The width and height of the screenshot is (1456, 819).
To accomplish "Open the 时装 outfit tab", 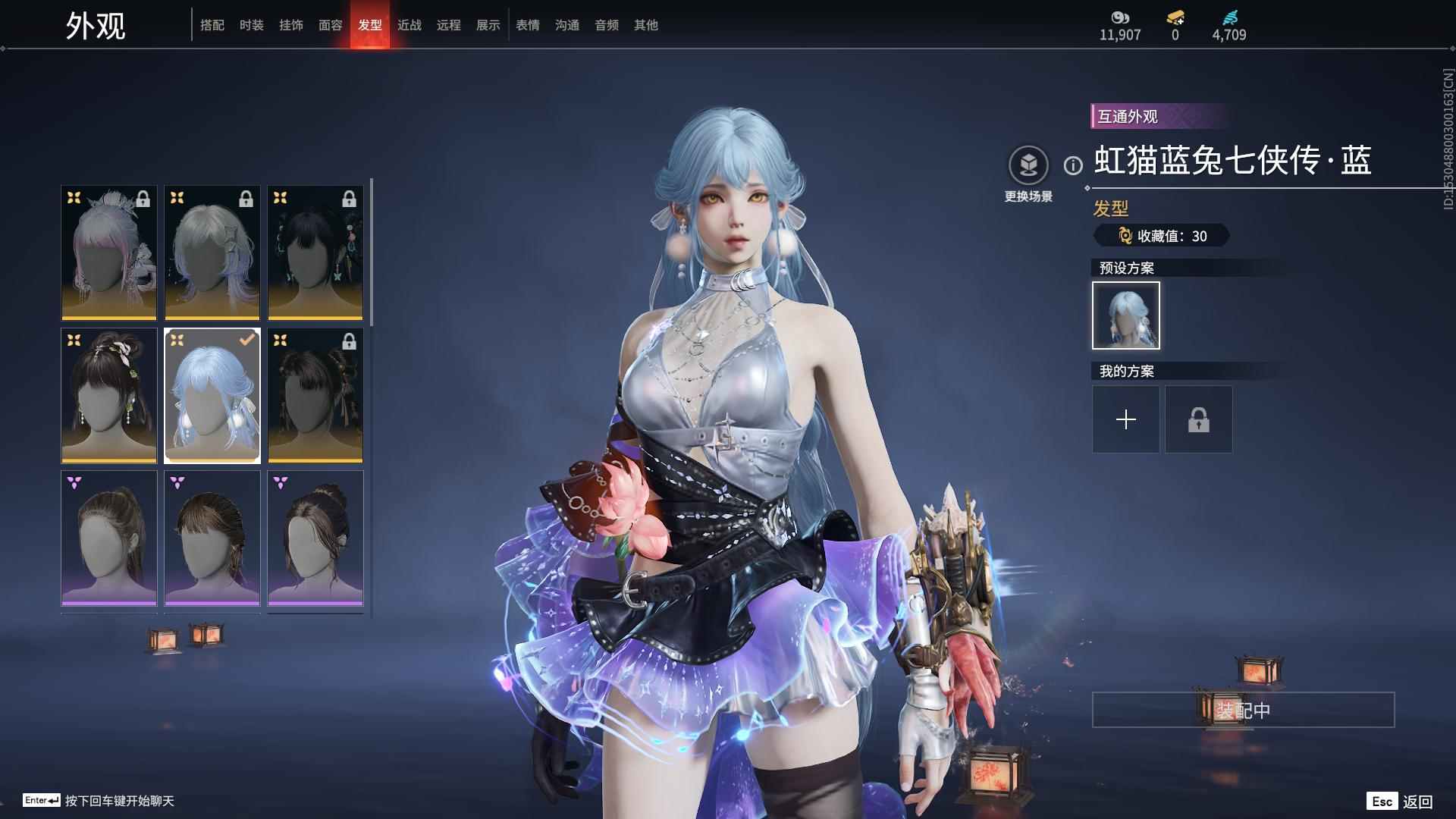I will [251, 25].
